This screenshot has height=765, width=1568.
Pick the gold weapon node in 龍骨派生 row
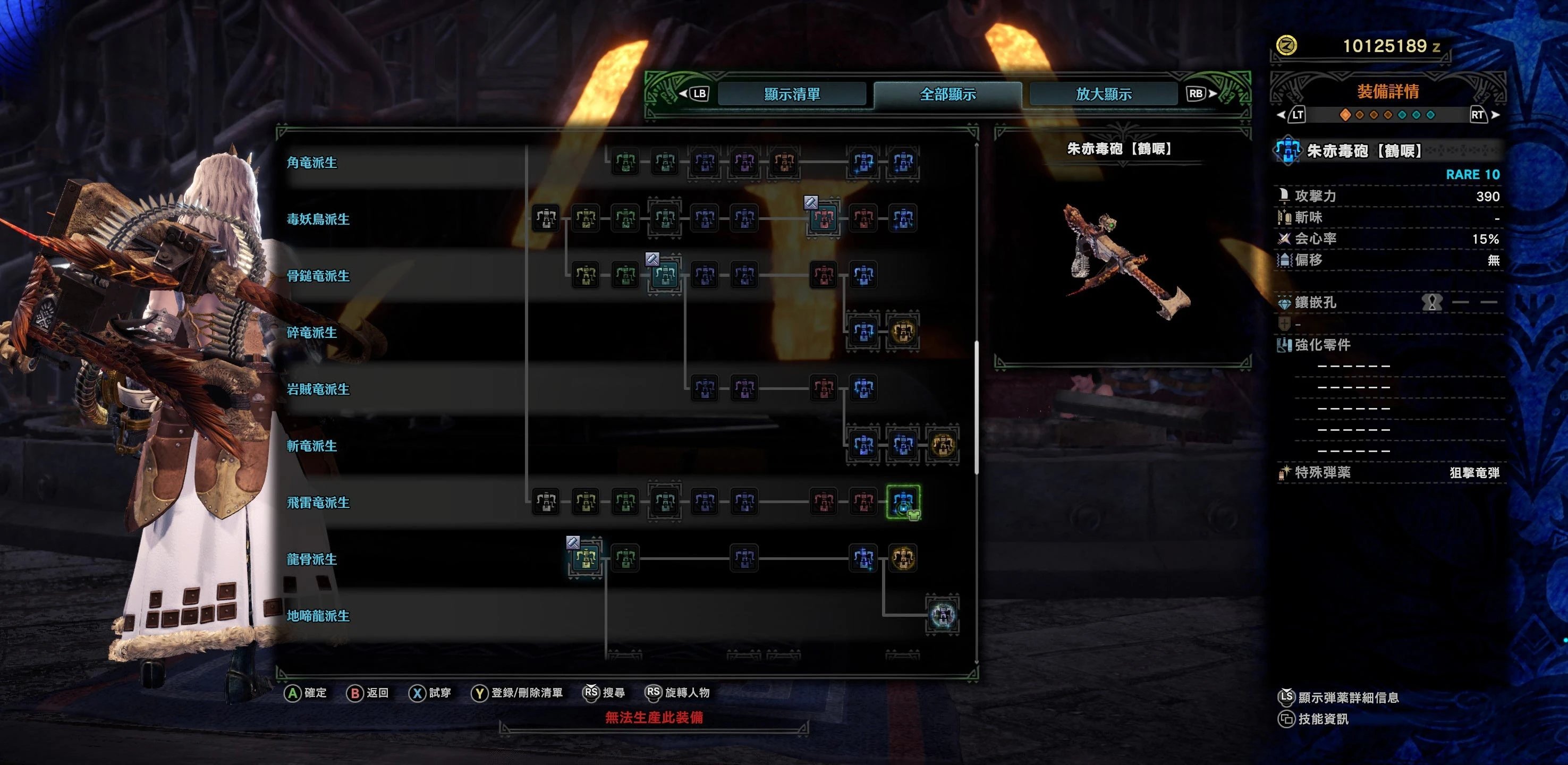click(x=903, y=558)
